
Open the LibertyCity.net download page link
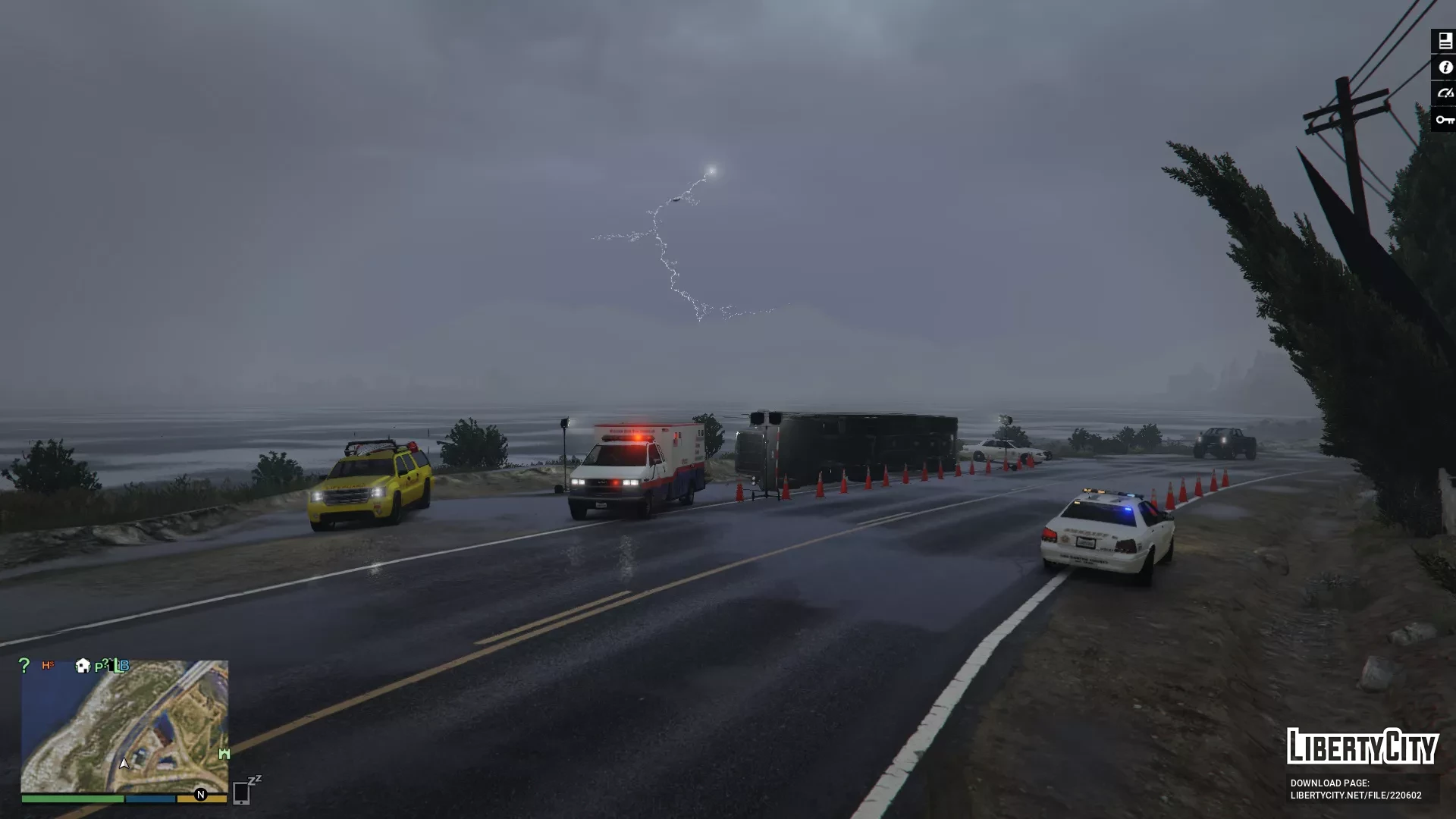tap(1356, 795)
